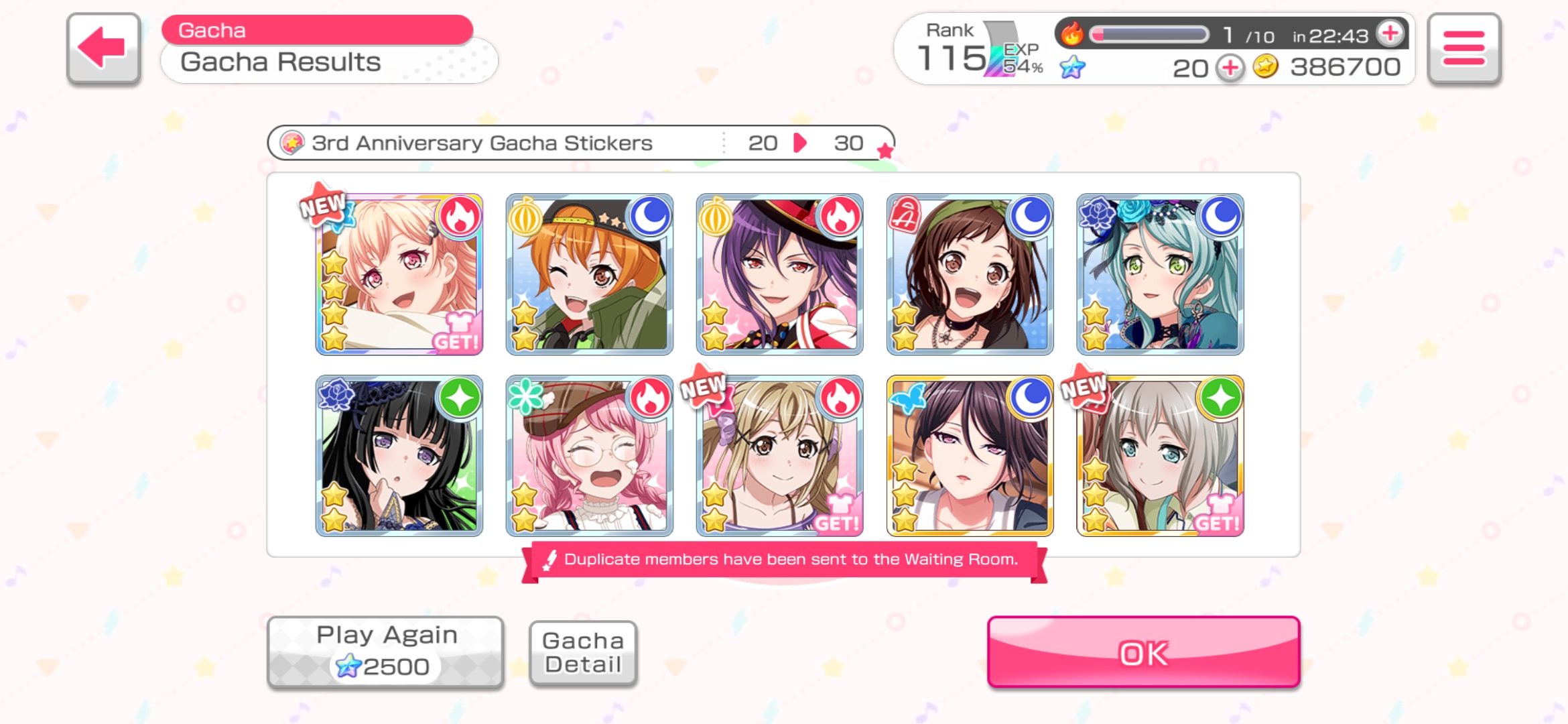Select the new peach-haired four-star card
Image resolution: width=1568 pixels, height=724 pixels.
pos(399,274)
